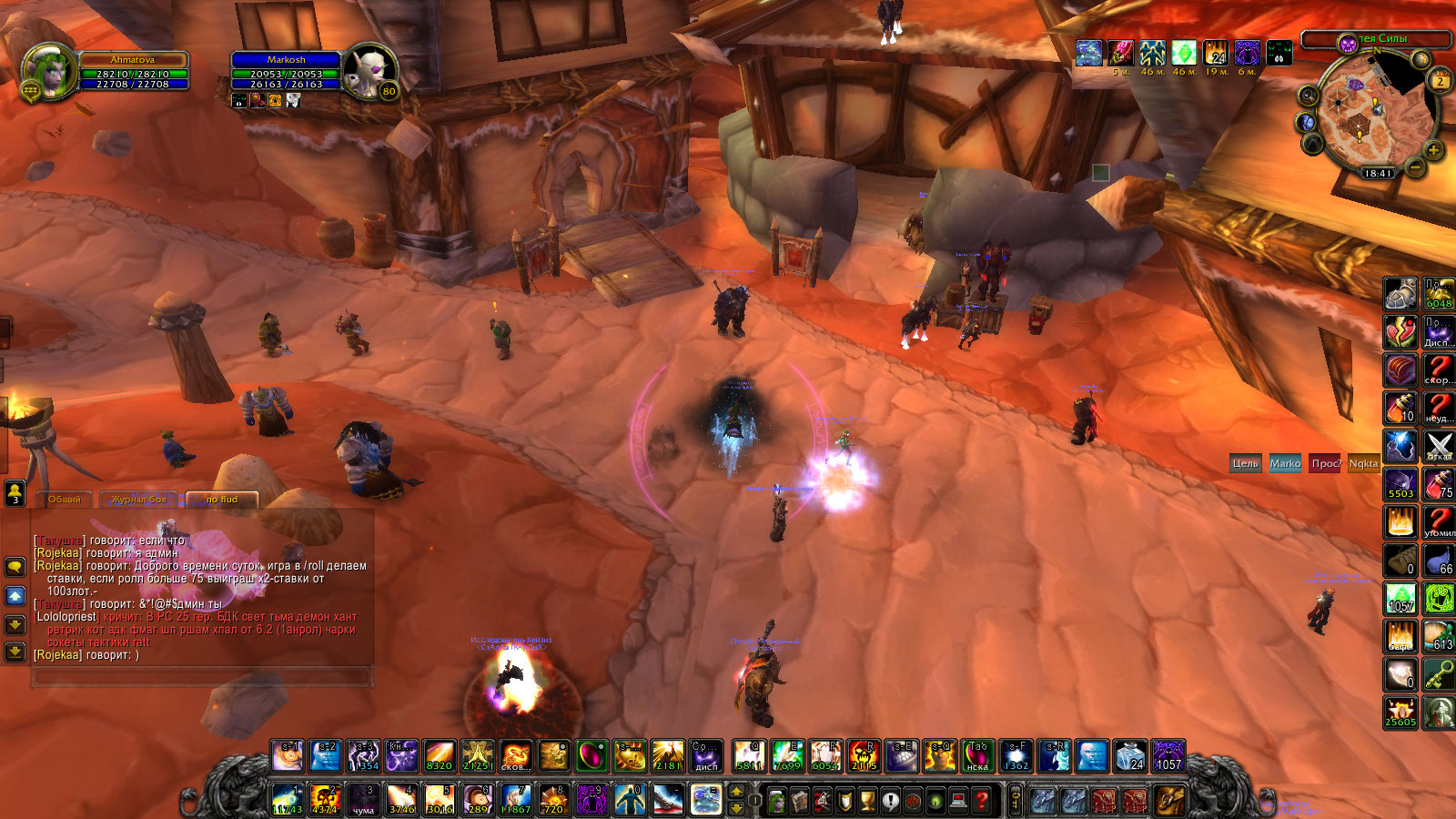Open the calendar button showing day 2
Viewport: 1456px width, 819px height.
click(x=1440, y=81)
